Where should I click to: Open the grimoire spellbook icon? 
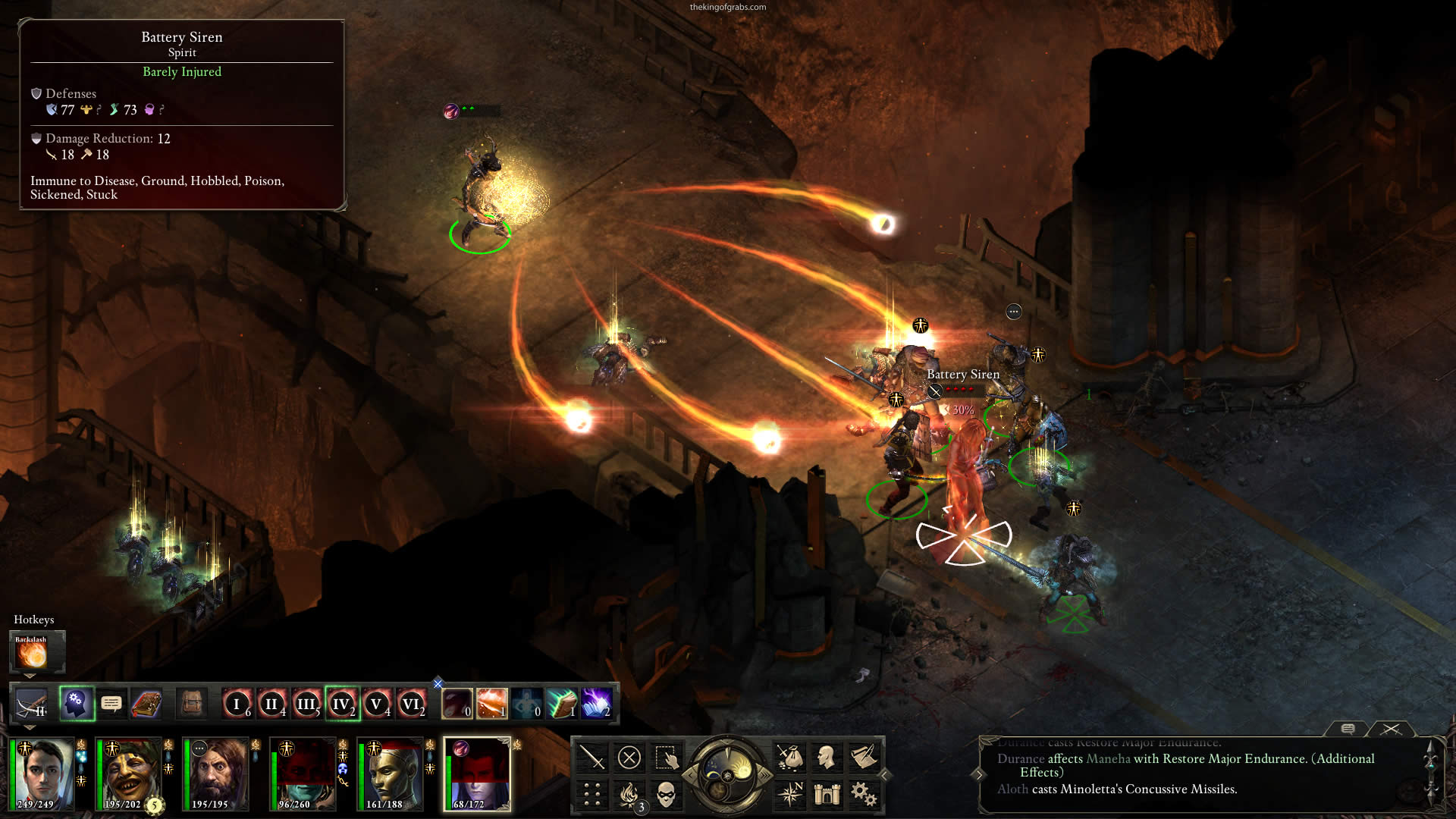146,704
